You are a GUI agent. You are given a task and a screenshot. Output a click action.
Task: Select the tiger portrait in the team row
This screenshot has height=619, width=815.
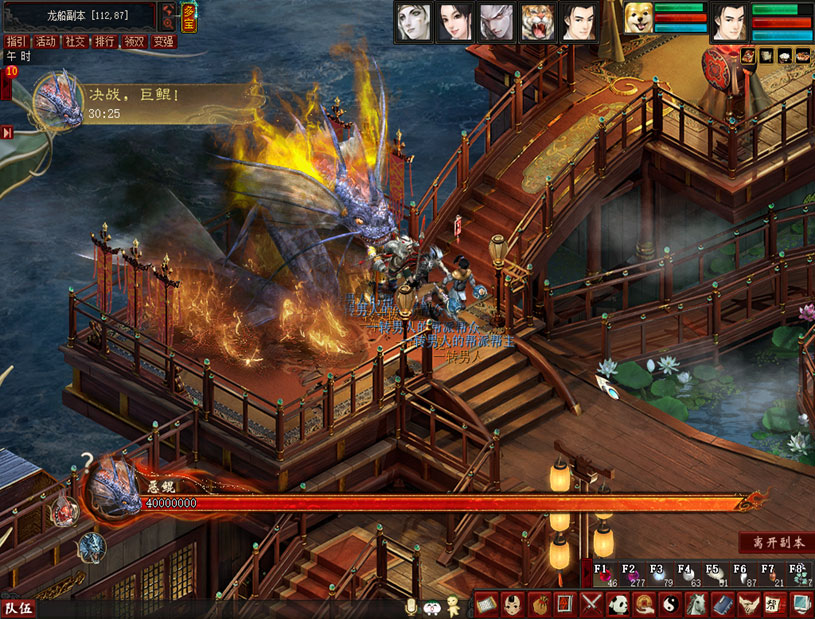point(537,21)
